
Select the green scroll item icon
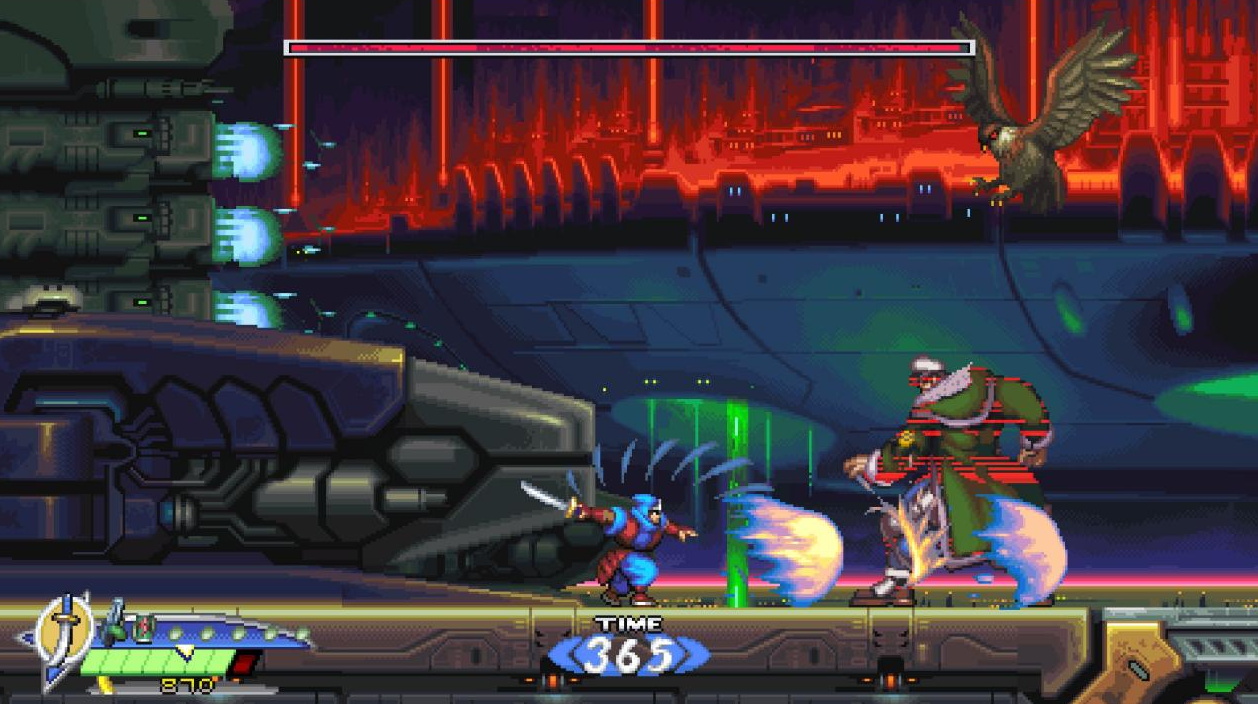click(145, 630)
